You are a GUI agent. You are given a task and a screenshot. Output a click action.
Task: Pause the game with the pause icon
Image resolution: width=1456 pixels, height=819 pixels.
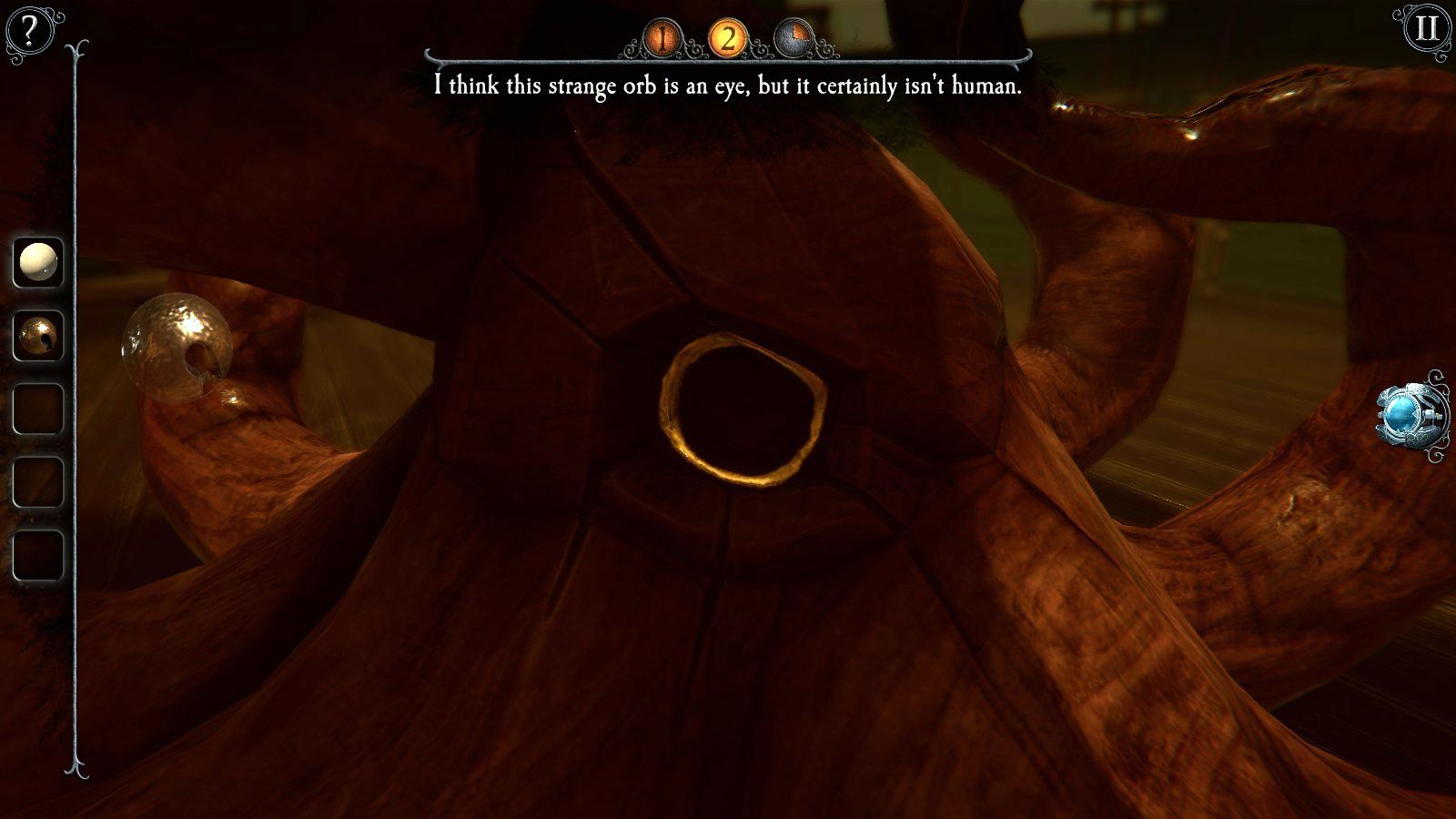point(1427,29)
